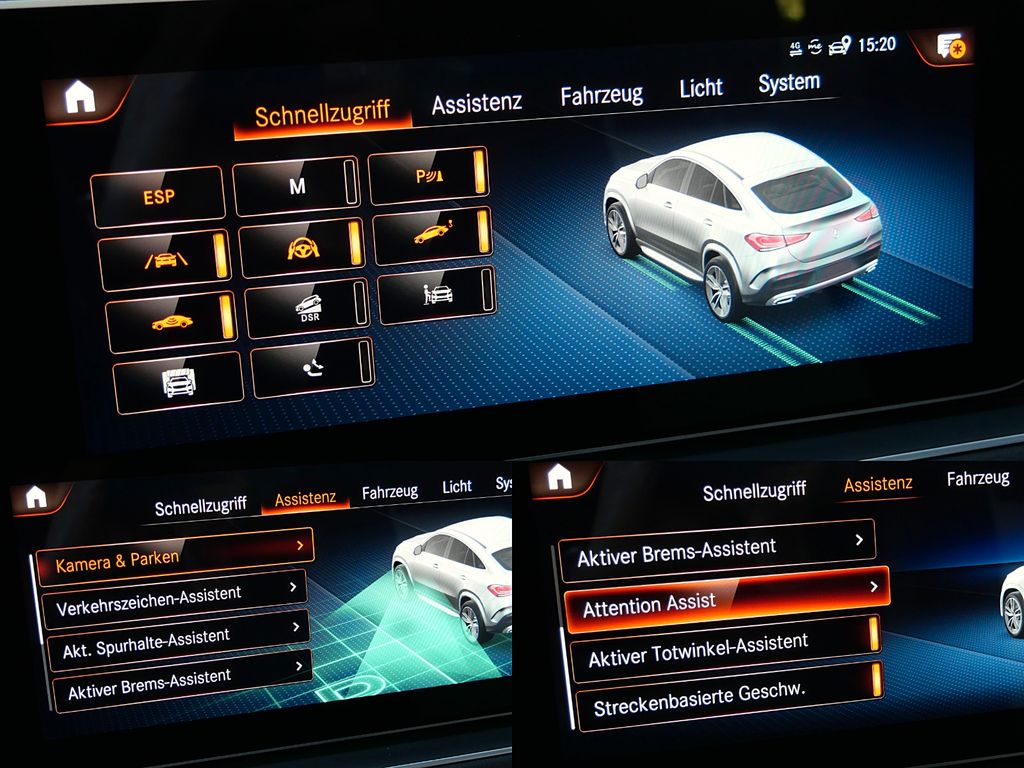Toggle the lane keeping car icon
1024x768 pixels.
pos(165,259)
